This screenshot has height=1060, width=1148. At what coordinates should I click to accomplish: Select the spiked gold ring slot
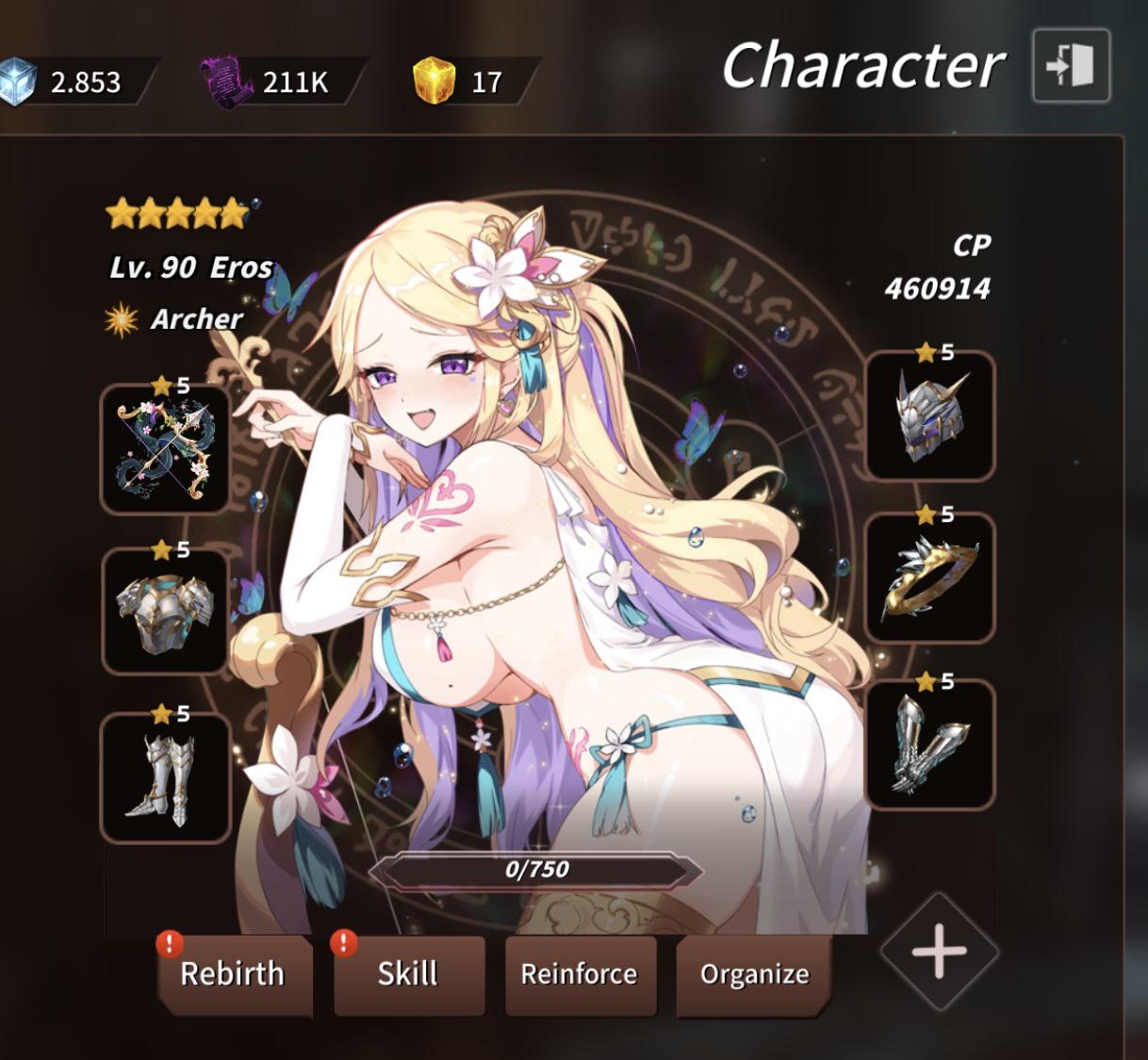click(930, 579)
